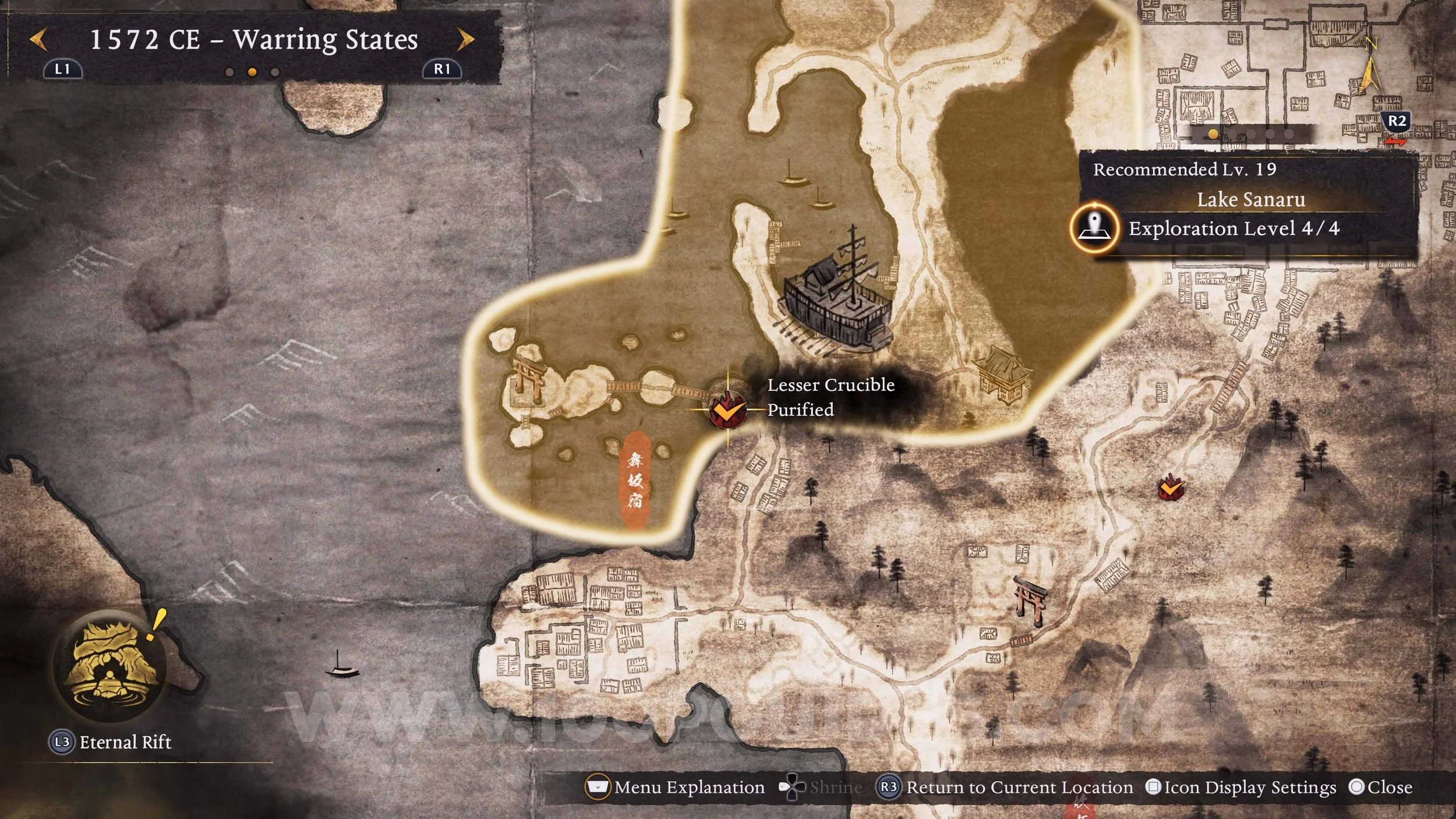Go to the previous era with left arrow
Screen dimensions: 1456x819
coord(38,40)
